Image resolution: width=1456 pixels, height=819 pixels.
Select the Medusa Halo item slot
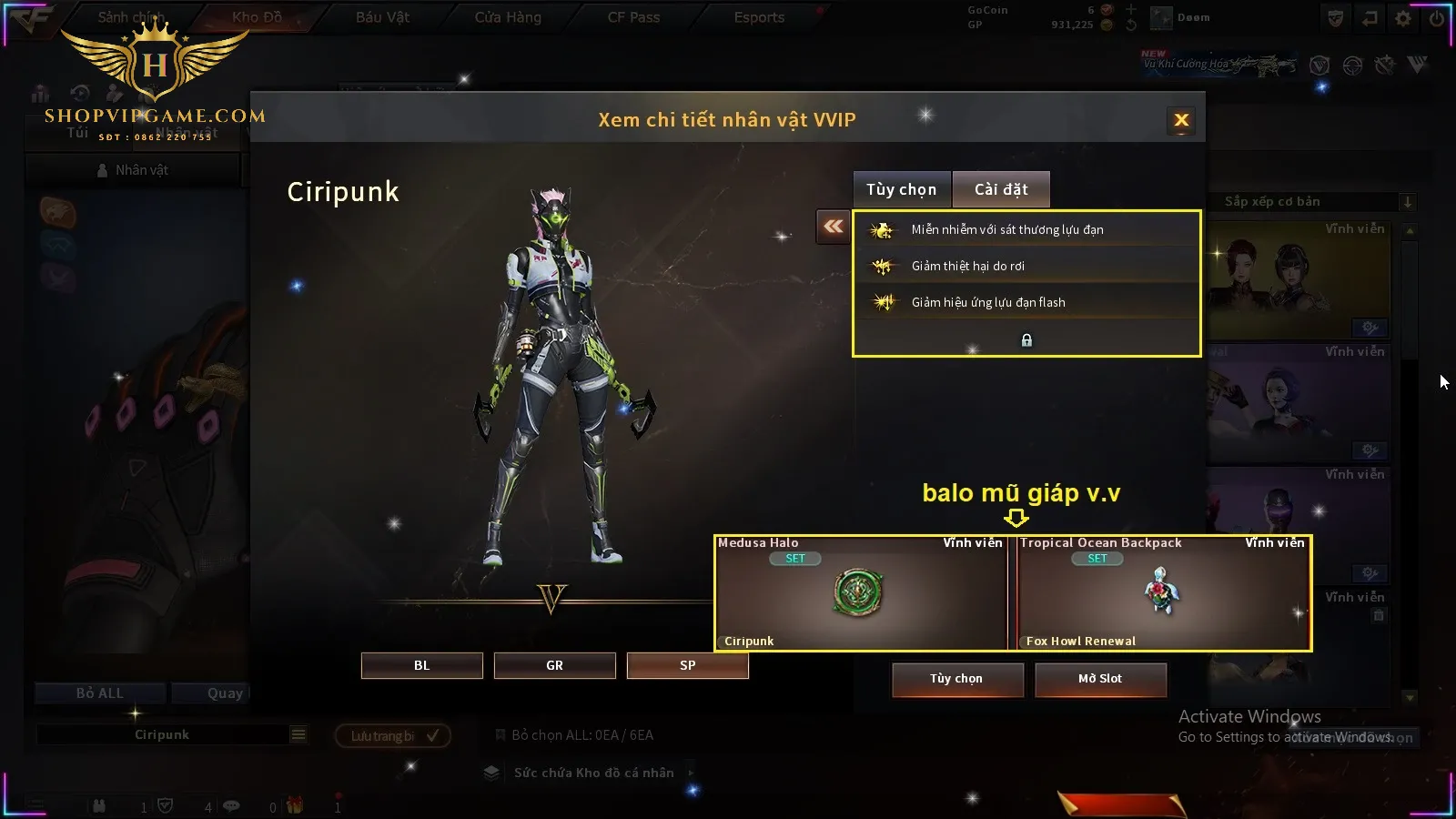tap(860, 593)
